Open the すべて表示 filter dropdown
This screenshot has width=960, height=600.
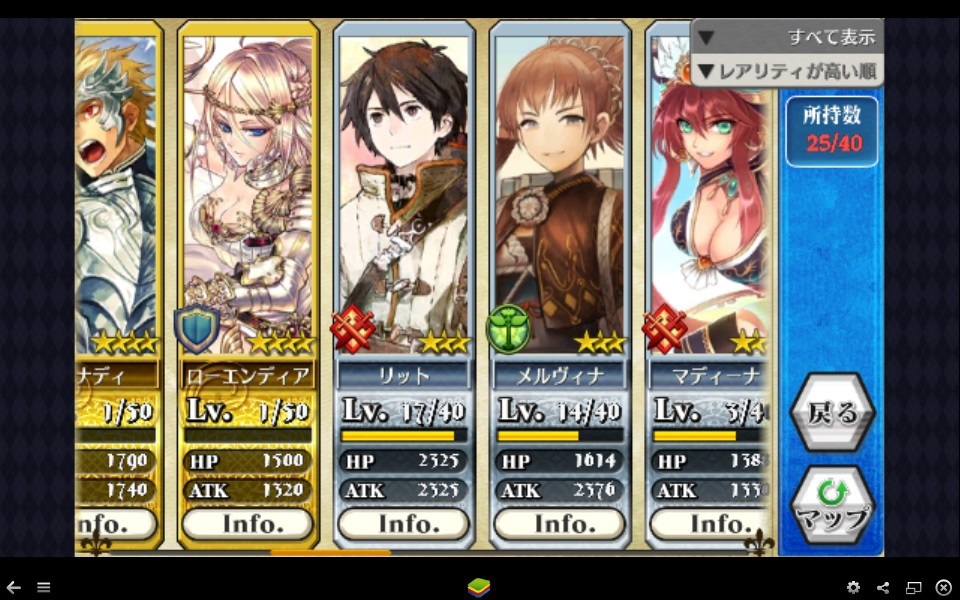point(786,37)
